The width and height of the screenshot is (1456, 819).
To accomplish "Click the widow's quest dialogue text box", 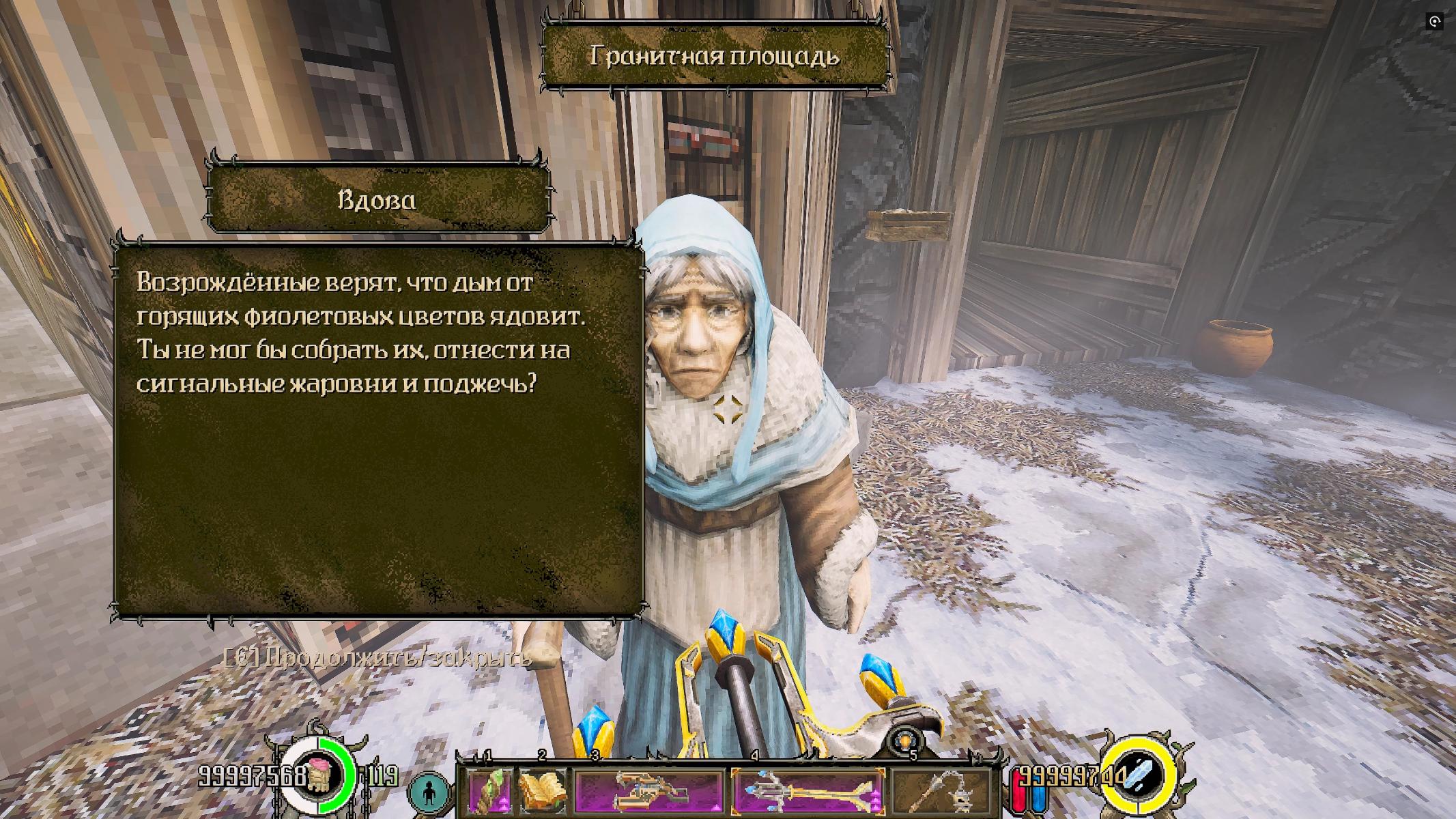I will pos(379,429).
